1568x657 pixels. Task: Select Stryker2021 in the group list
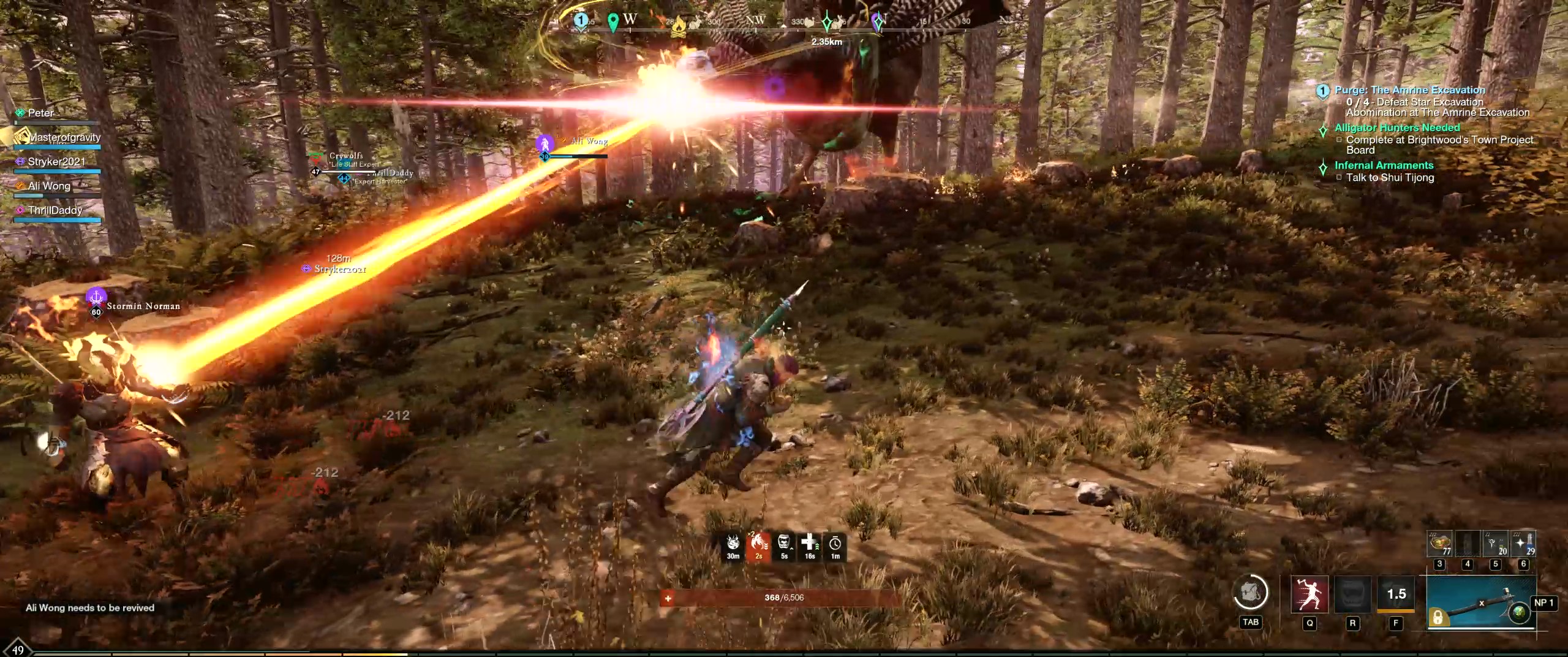(x=56, y=162)
